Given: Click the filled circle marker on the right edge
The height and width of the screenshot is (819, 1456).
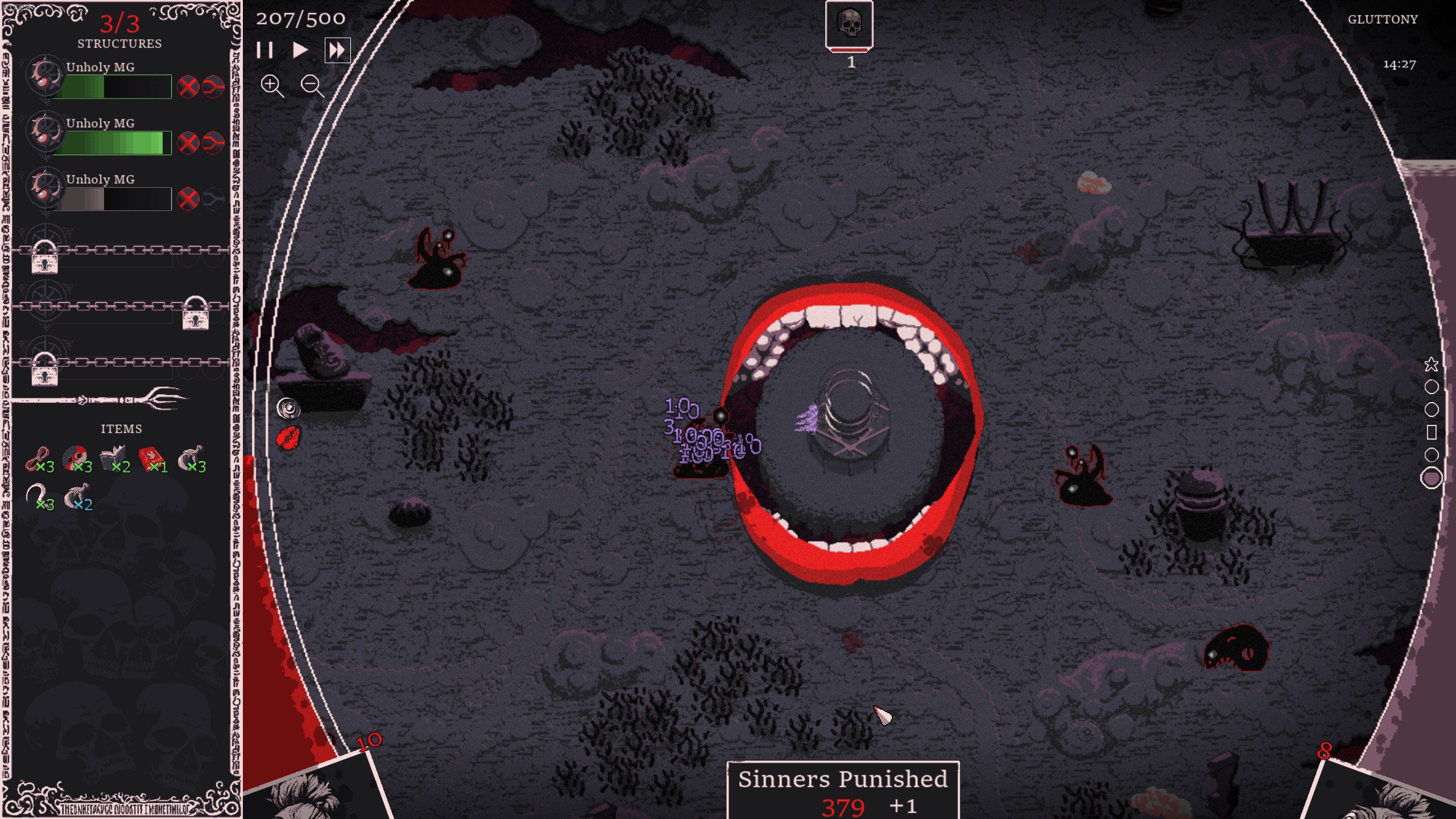Looking at the screenshot, I should (x=1431, y=478).
